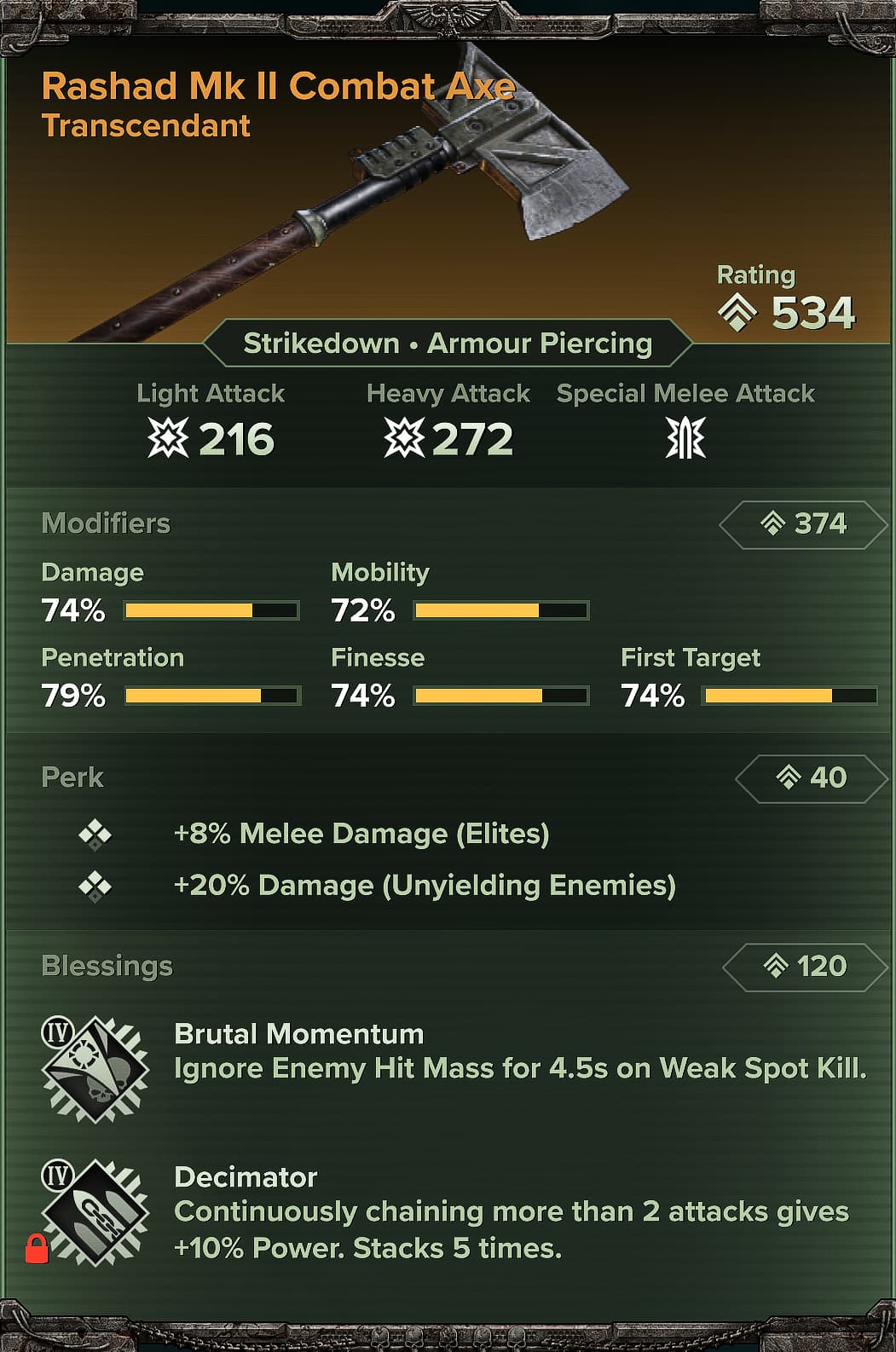Select the Strikedown Armour Piercing trait banner
The image size is (896, 1352).
click(448, 344)
